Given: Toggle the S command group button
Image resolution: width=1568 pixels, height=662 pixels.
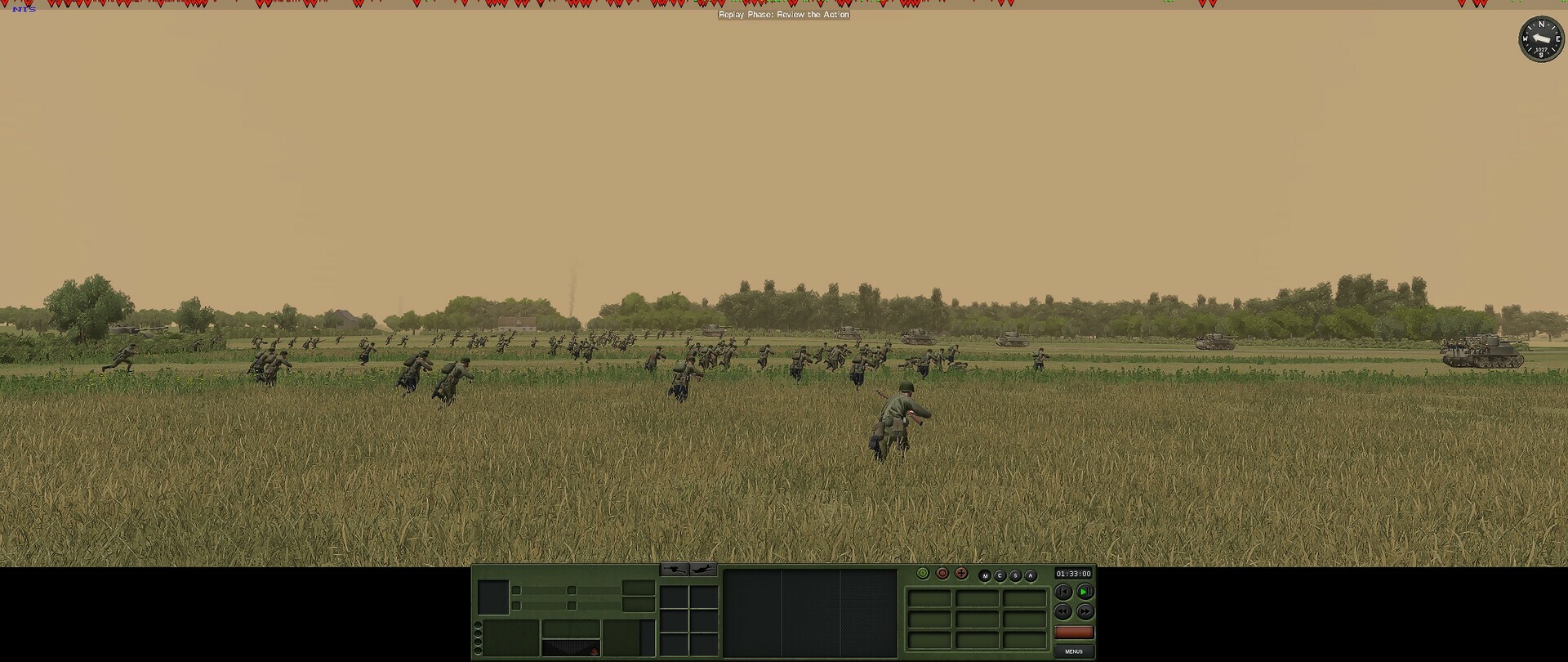Looking at the screenshot, I should 1015,575.
